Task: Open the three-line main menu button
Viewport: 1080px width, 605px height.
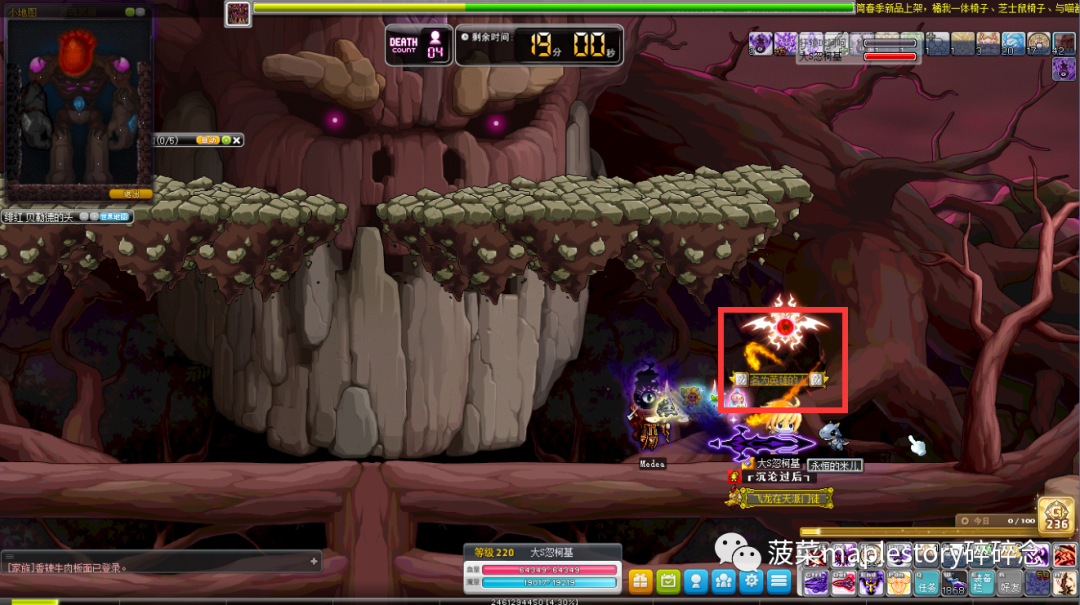Action: [x=780, y=581]
